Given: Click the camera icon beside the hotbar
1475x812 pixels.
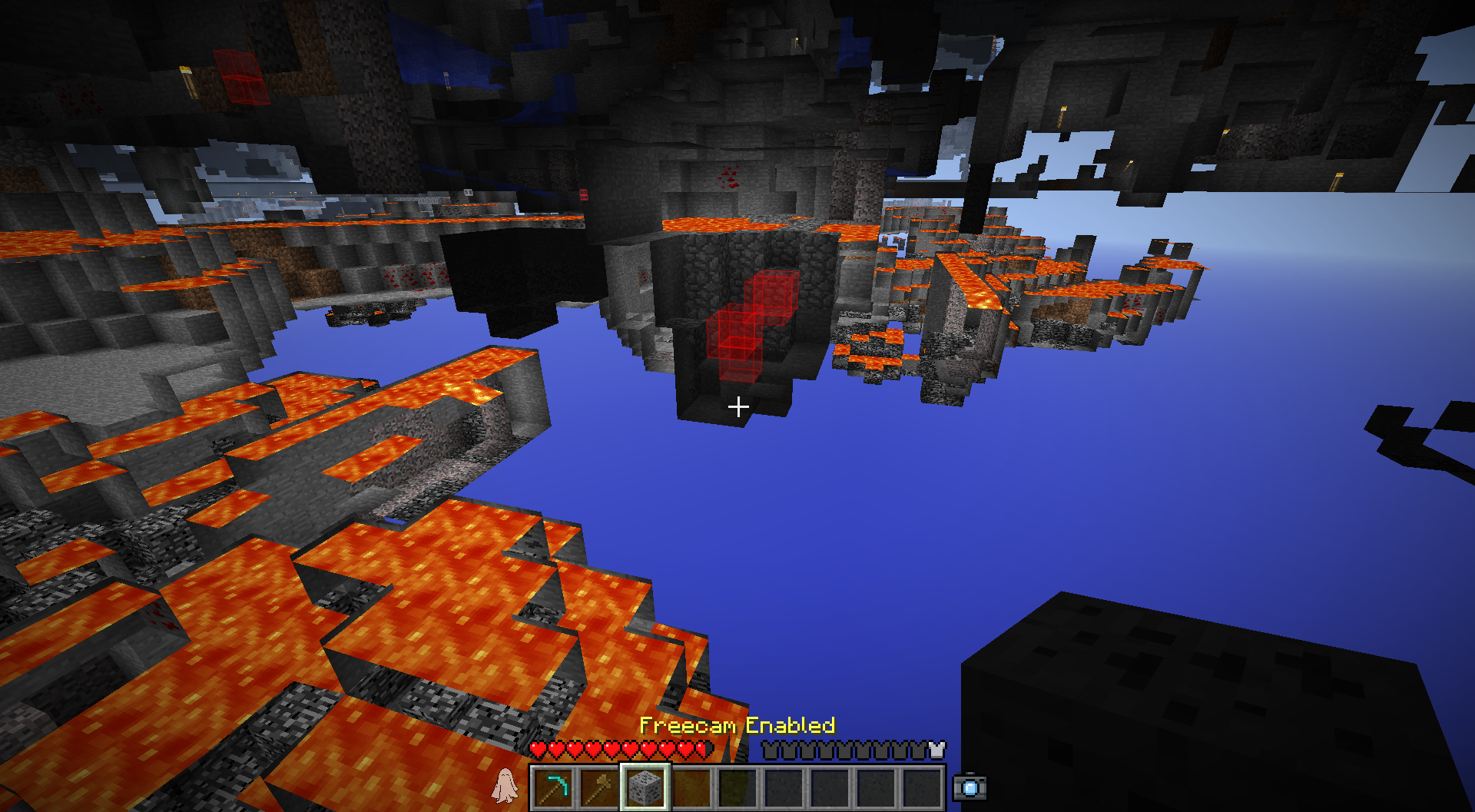Looking at the screenshot, I should [970, 787].
